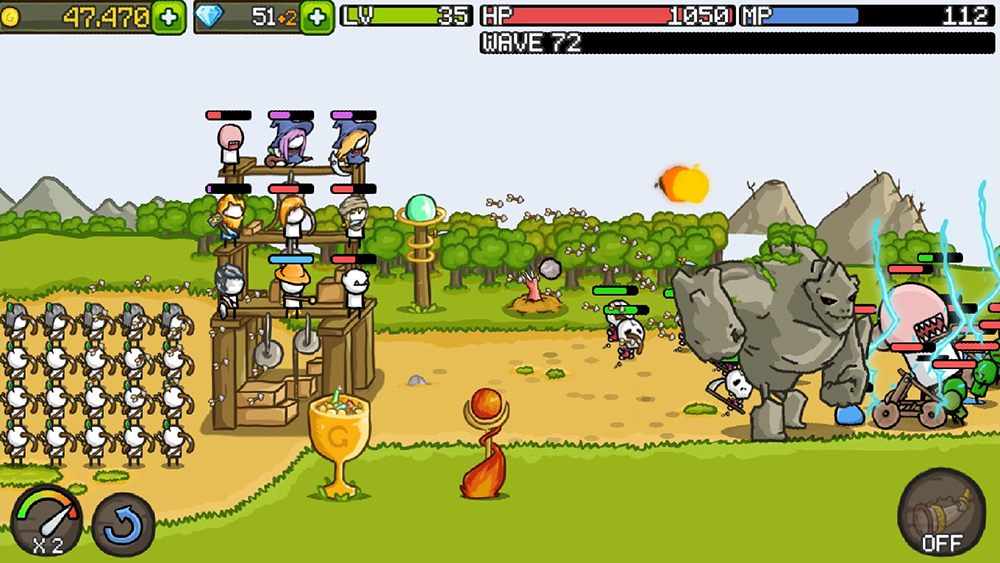The height and width of the screenshot is (563, 1000).
Task: Switch on the cannon OFF toggle
Action: [941, 514]
